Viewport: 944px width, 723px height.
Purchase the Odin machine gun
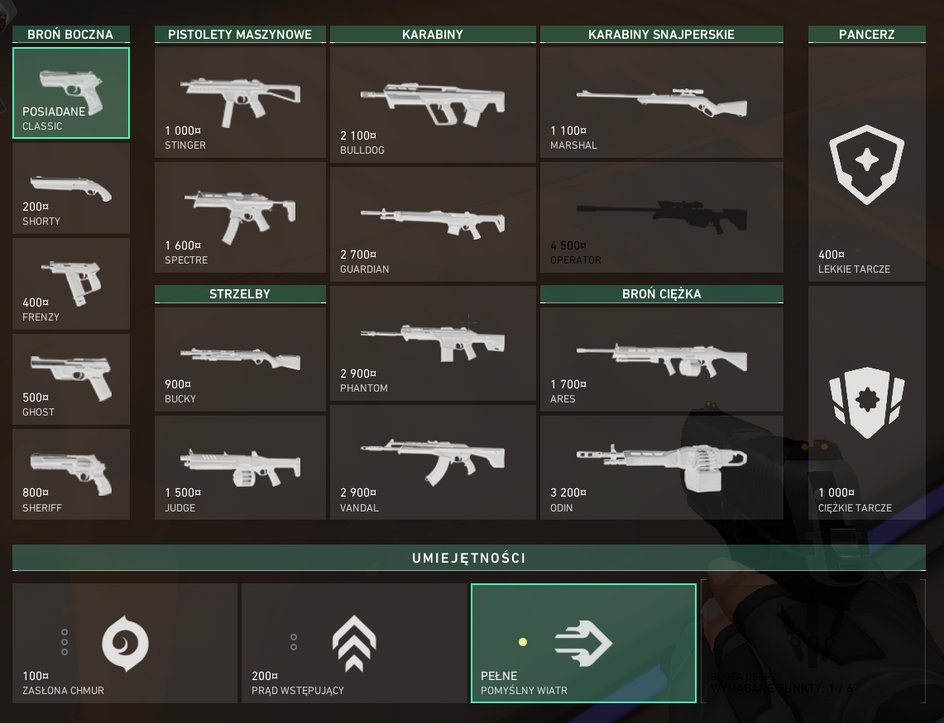[661, 467]
